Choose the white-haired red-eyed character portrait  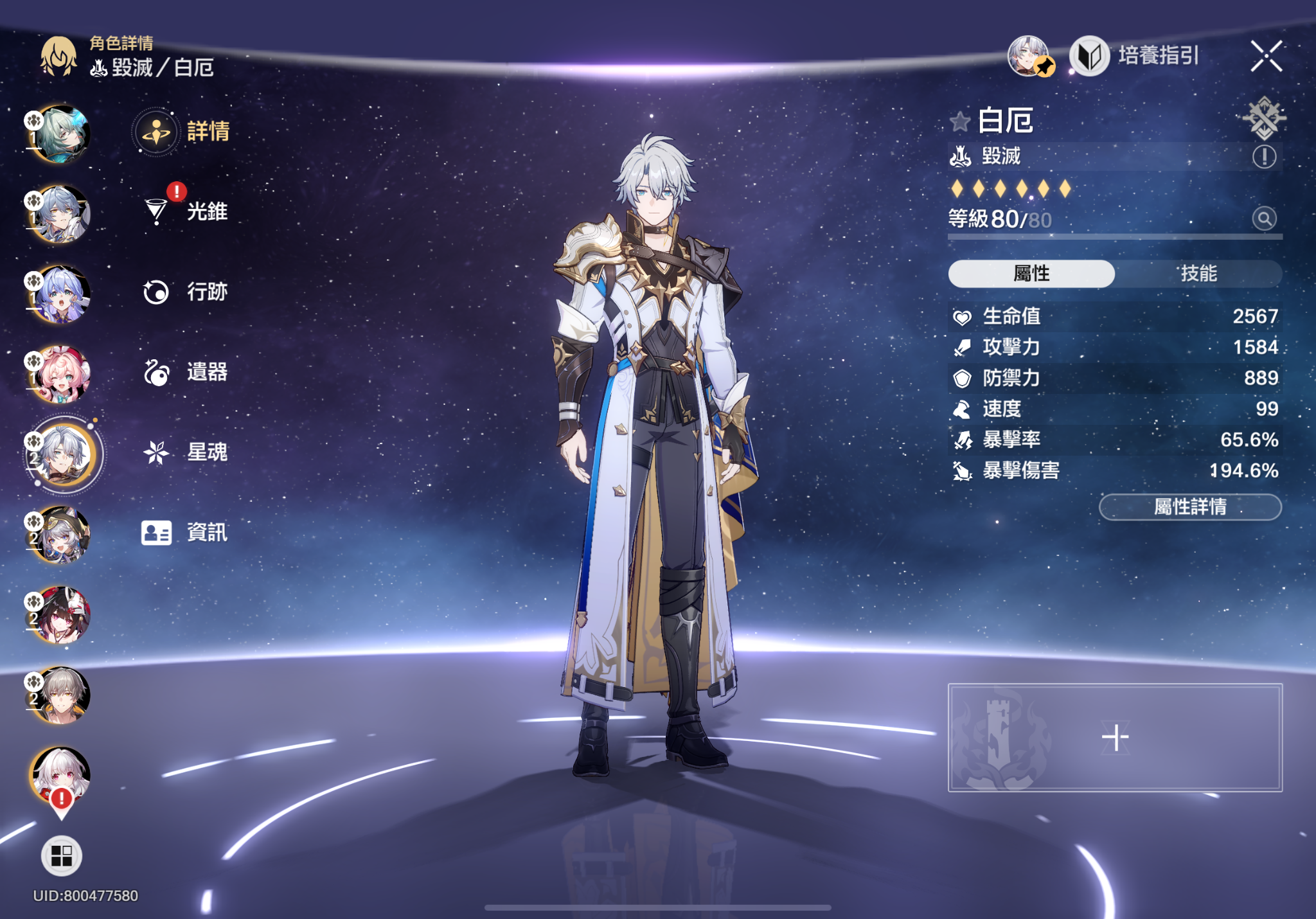click(61, 774)
